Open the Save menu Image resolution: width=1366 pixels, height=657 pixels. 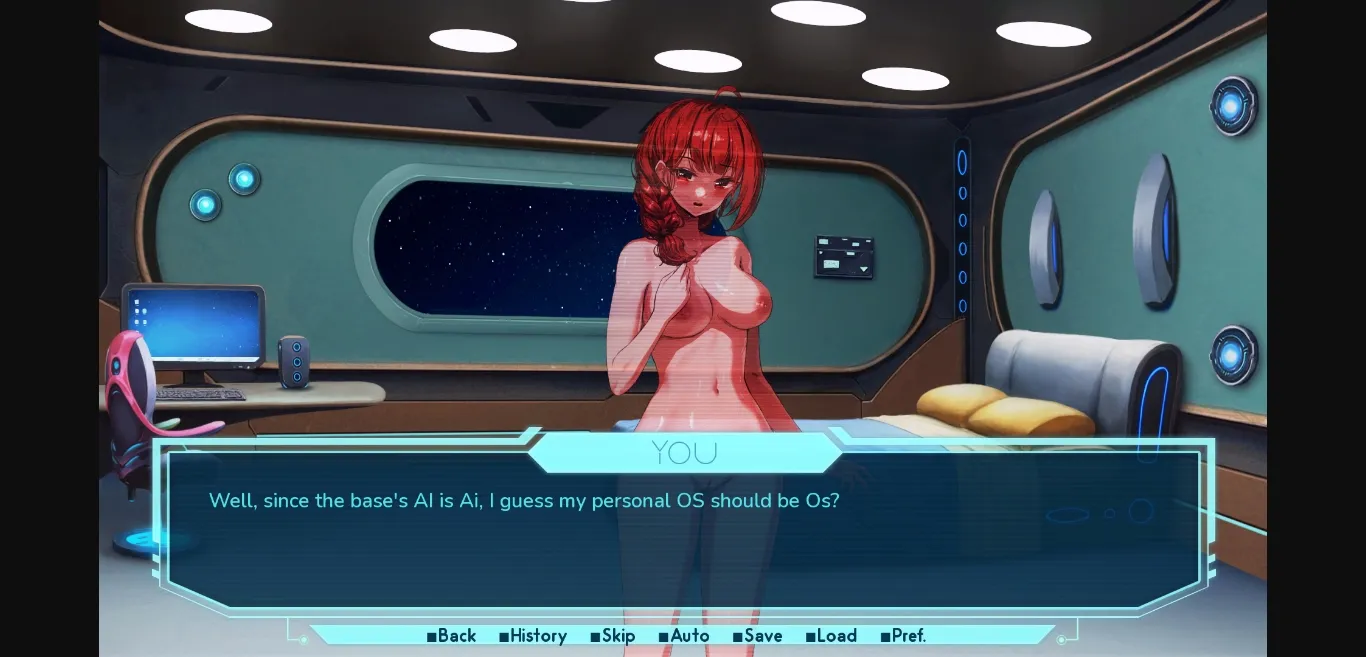758,636
